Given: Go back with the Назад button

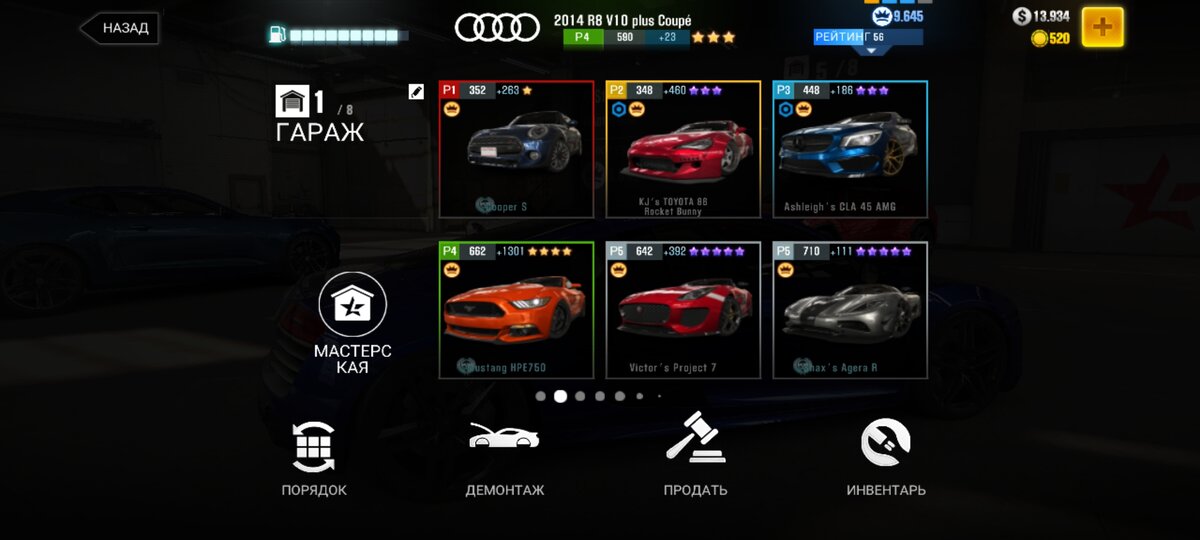Looking at the screenshot, I should (x=119, y=28).
